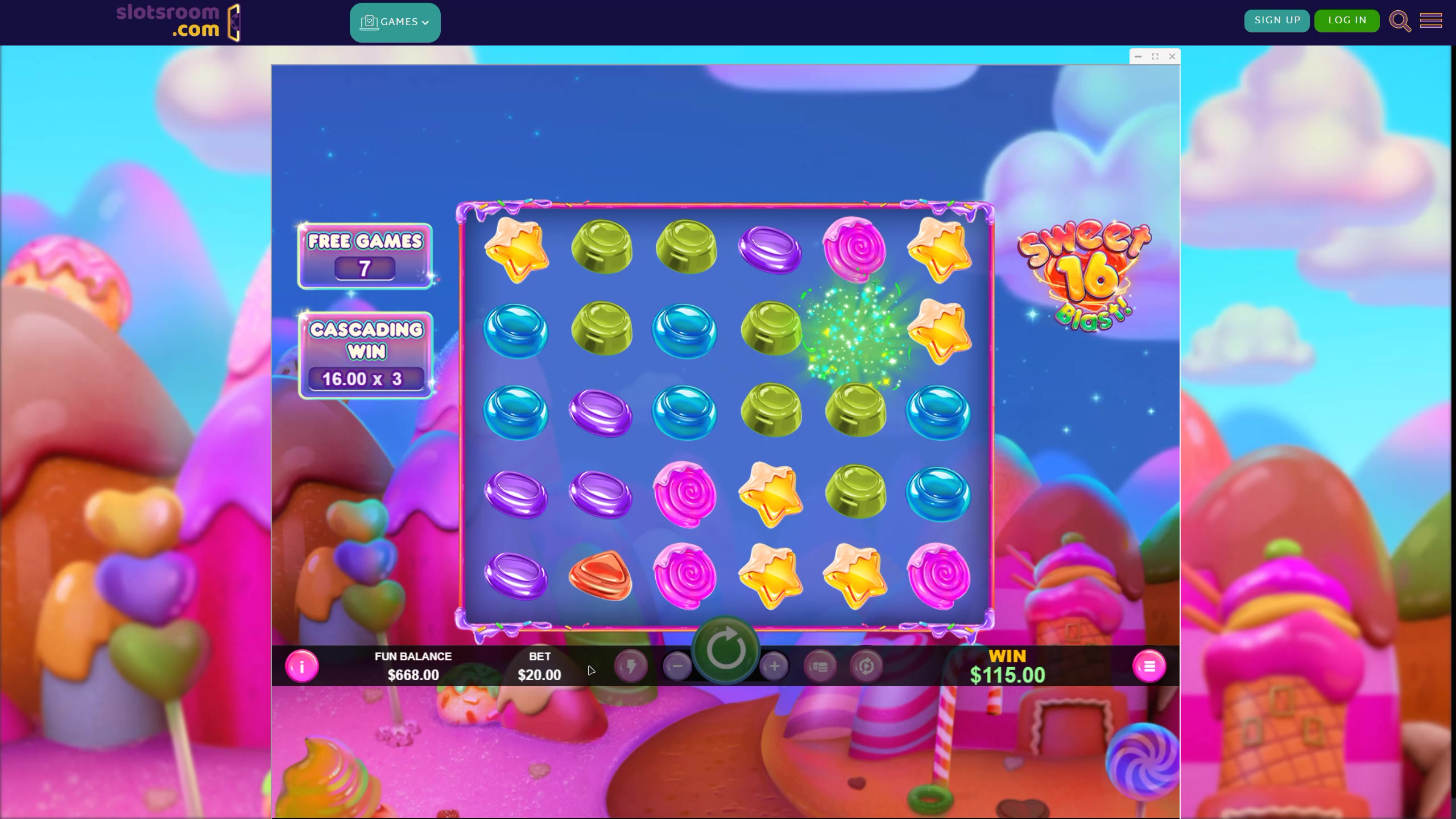The height and width of the screenshot is (819, 1456).
Task: Open the Games dropdown
Action: [x=395, y=22]
